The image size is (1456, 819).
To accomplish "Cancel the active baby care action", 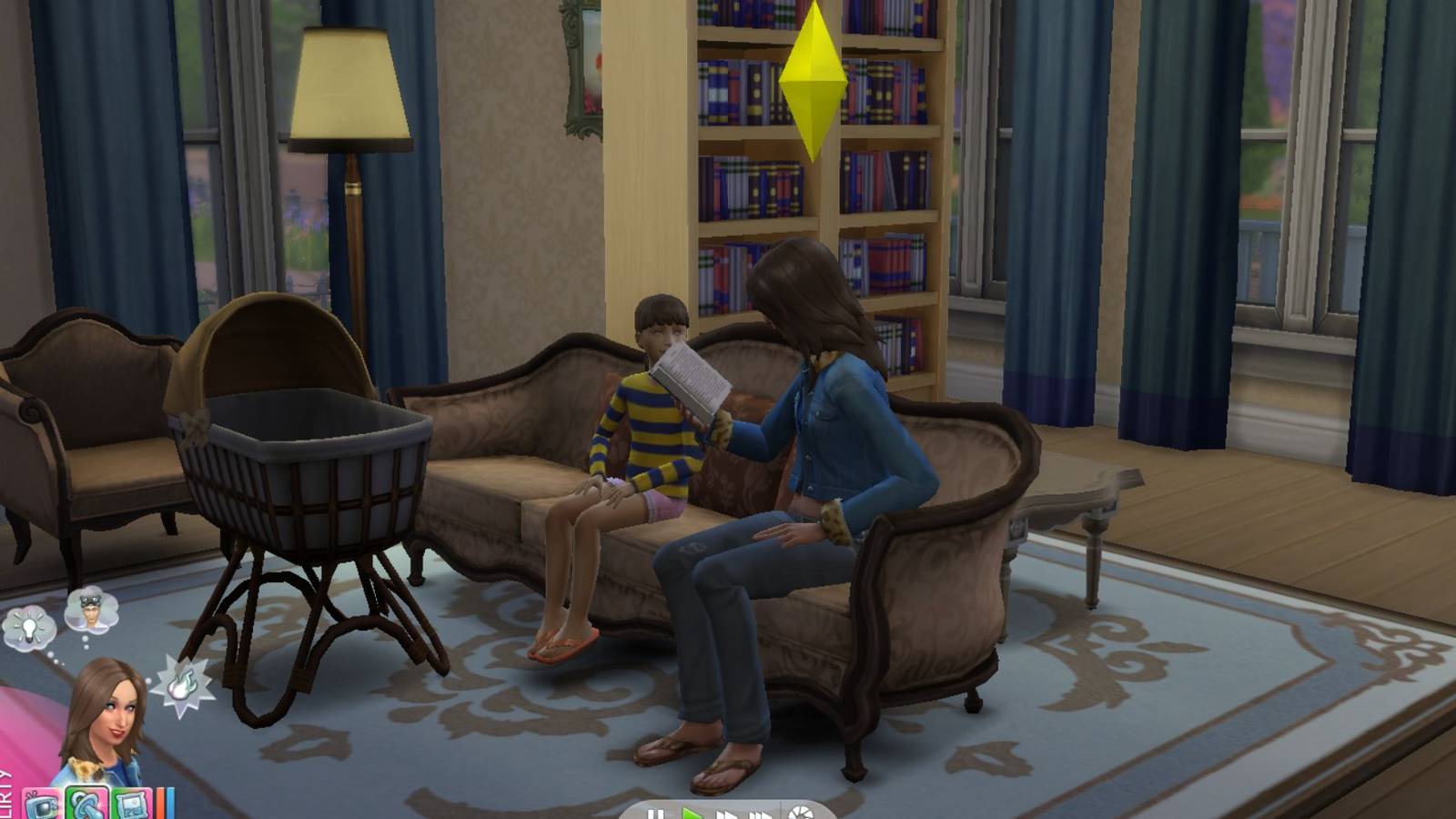I will tap(86, 804).
